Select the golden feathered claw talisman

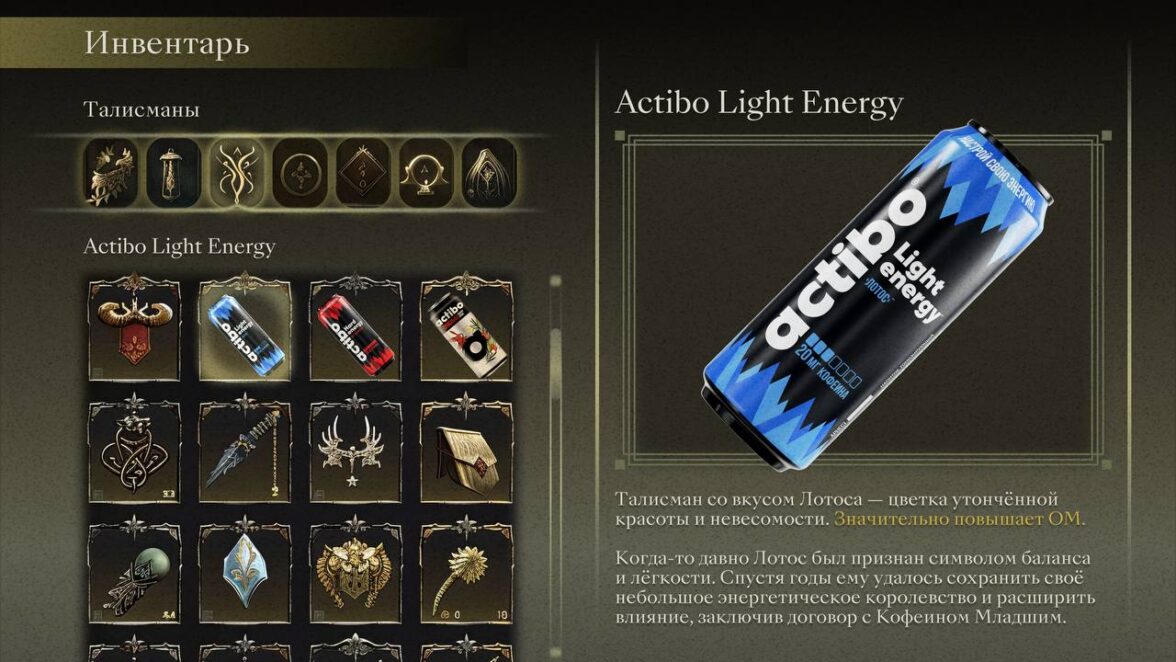point(465,570)
